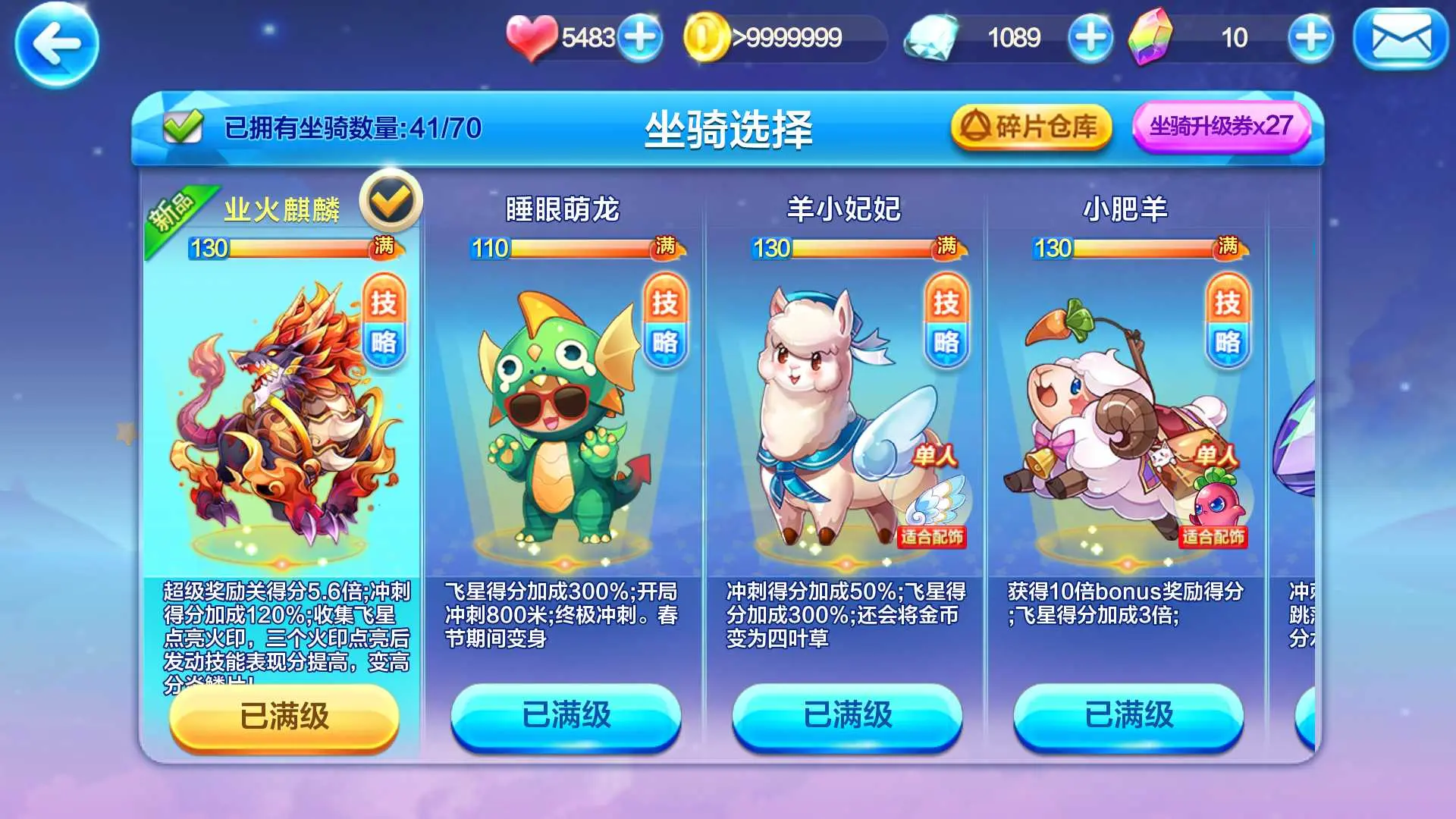Open the mailbox envelope icon
The width and height of the screenshot is (1456, 819).
(1401, 39)
